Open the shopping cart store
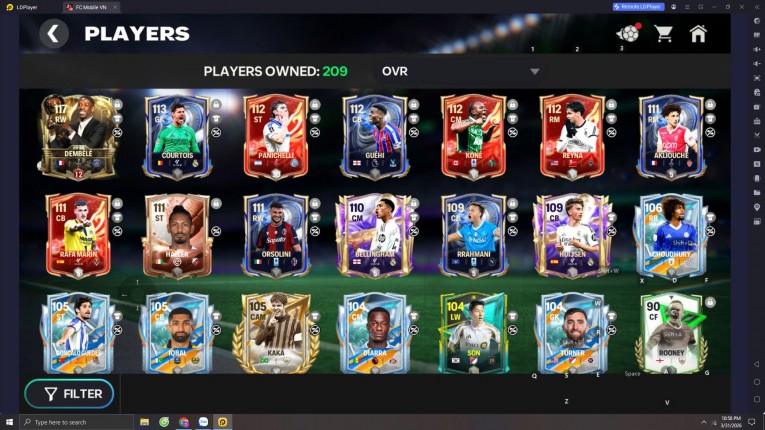Image resolution: width=765 pixels, height=430 pixels. [663, 34]
